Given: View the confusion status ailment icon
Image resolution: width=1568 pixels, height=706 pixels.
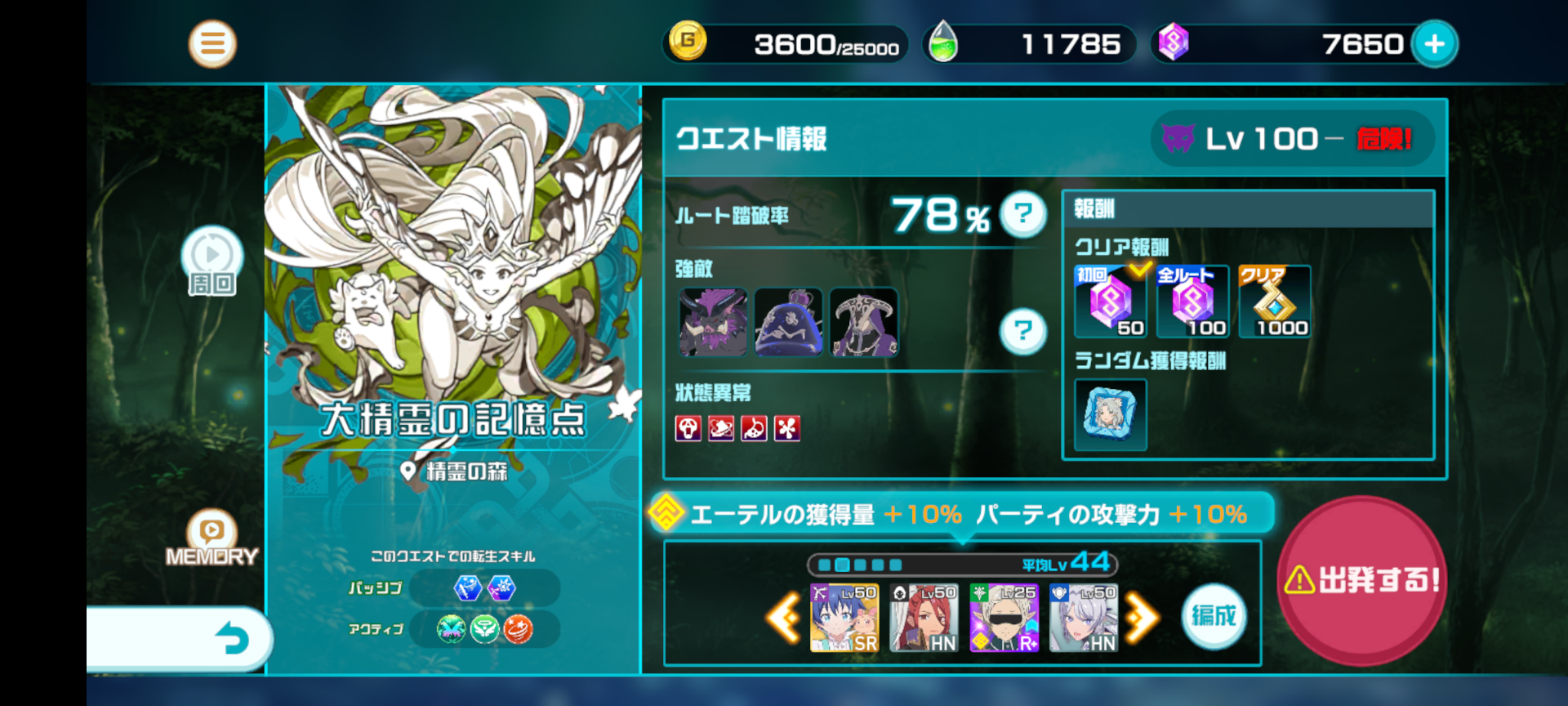Looking at the screenshot, I should [x=719, y=429].
